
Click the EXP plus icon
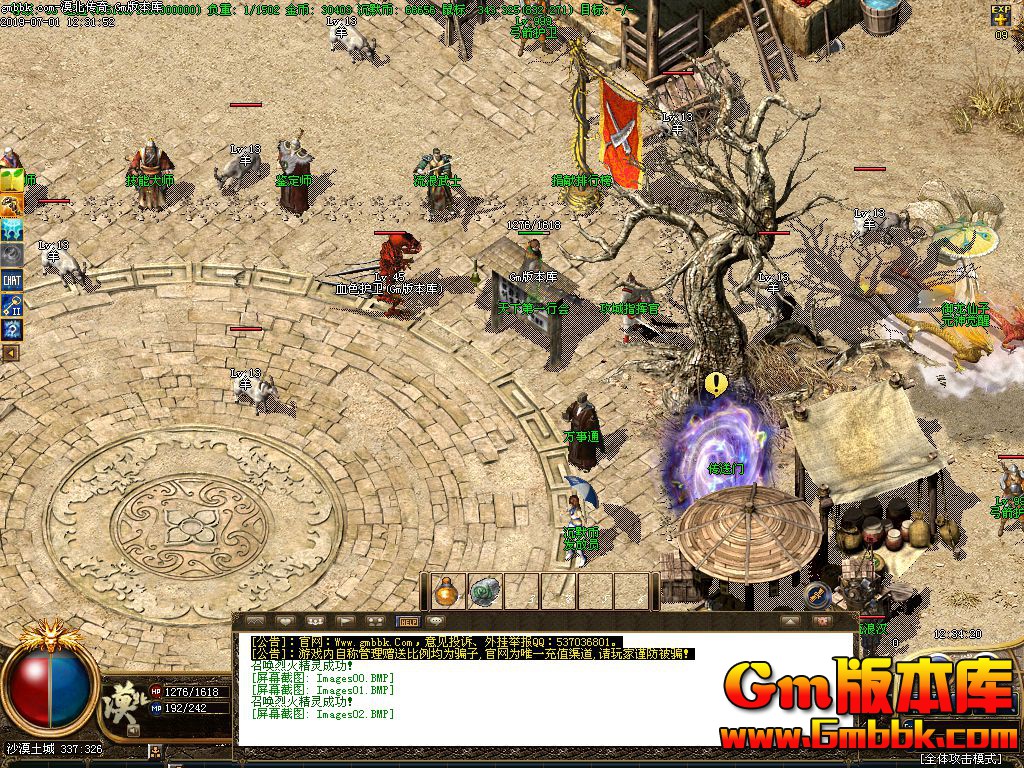tap(1001, 15)
